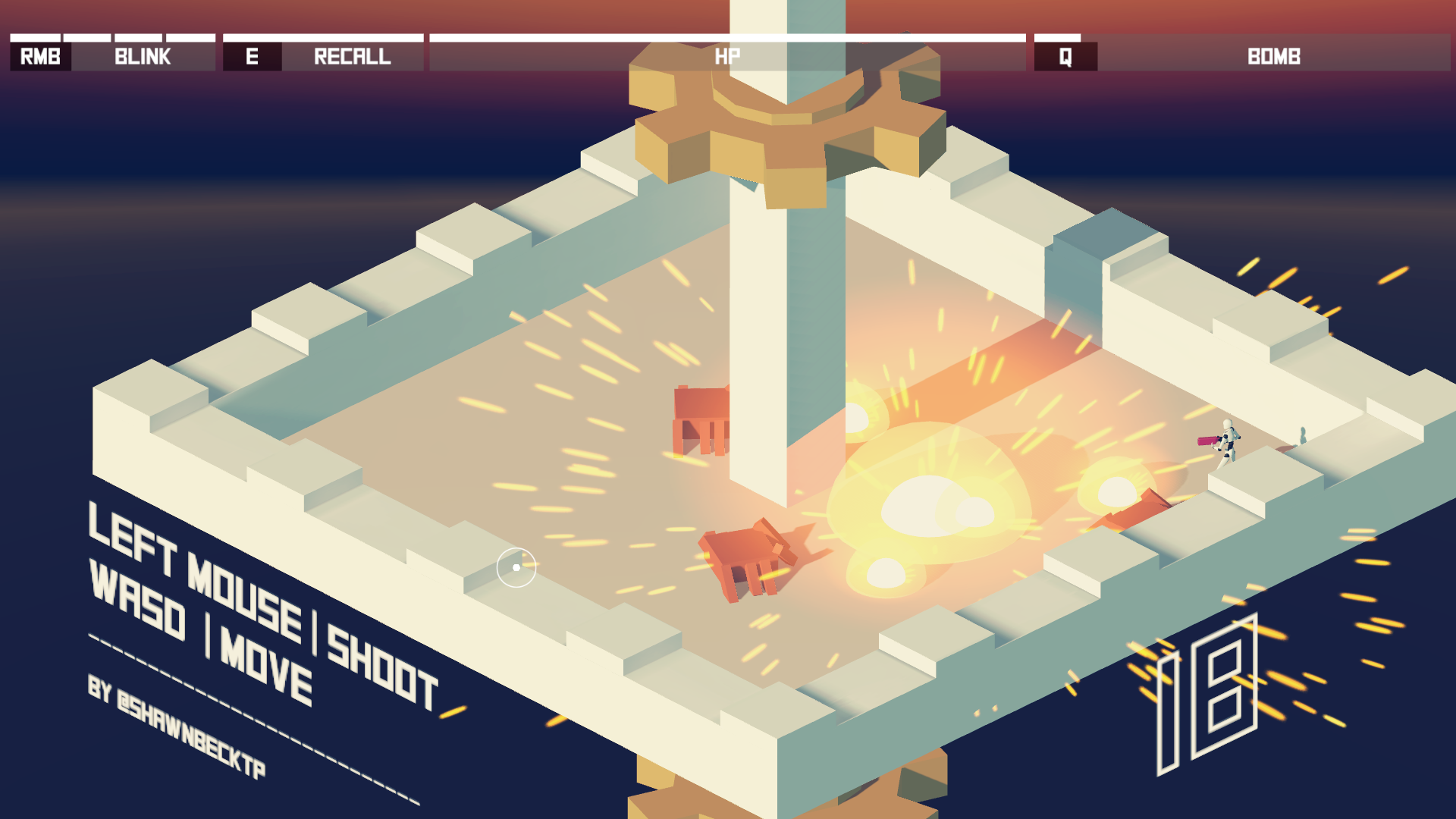Click the BOMB label in the top-right bar

pos(1274,55)
